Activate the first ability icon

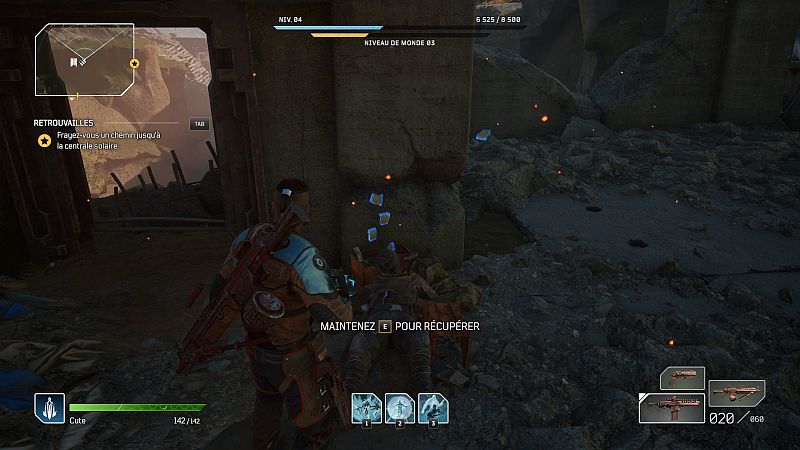[x=366, y=407]
